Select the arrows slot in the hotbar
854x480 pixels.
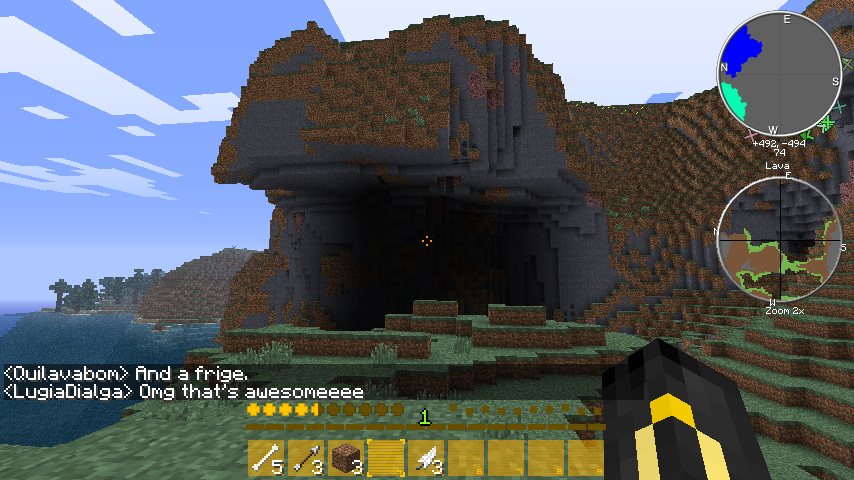click(x=305, y=458)
